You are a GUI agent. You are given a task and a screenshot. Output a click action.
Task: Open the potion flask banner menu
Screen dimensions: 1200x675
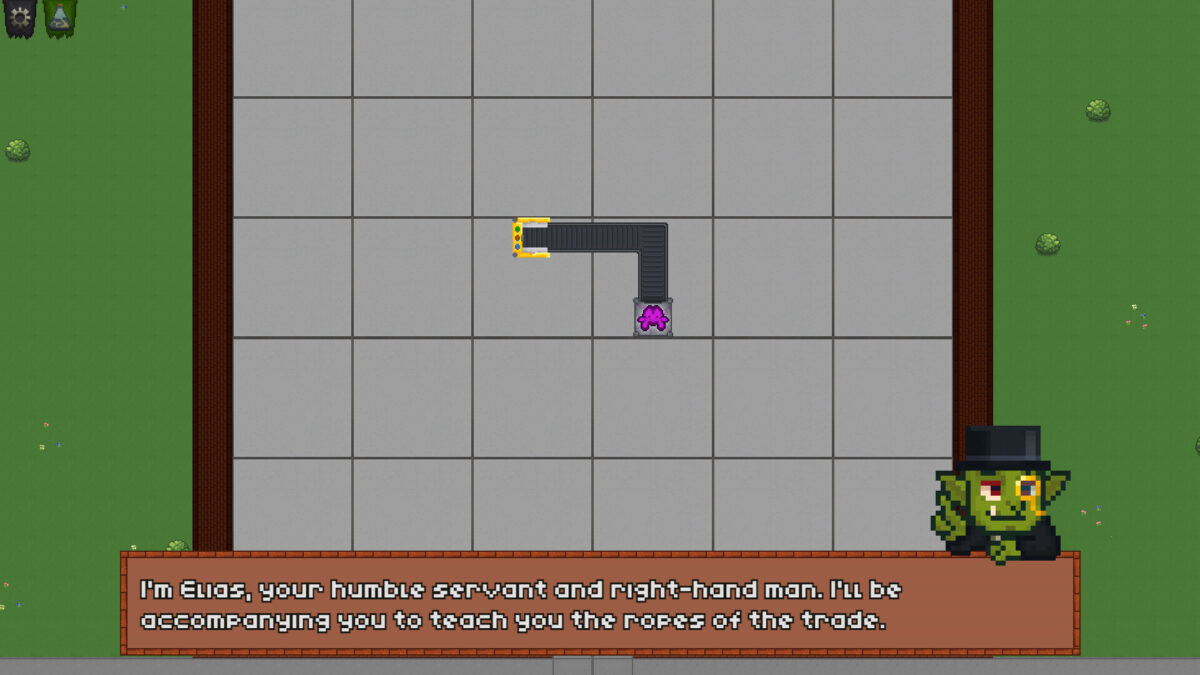[59, 16]
